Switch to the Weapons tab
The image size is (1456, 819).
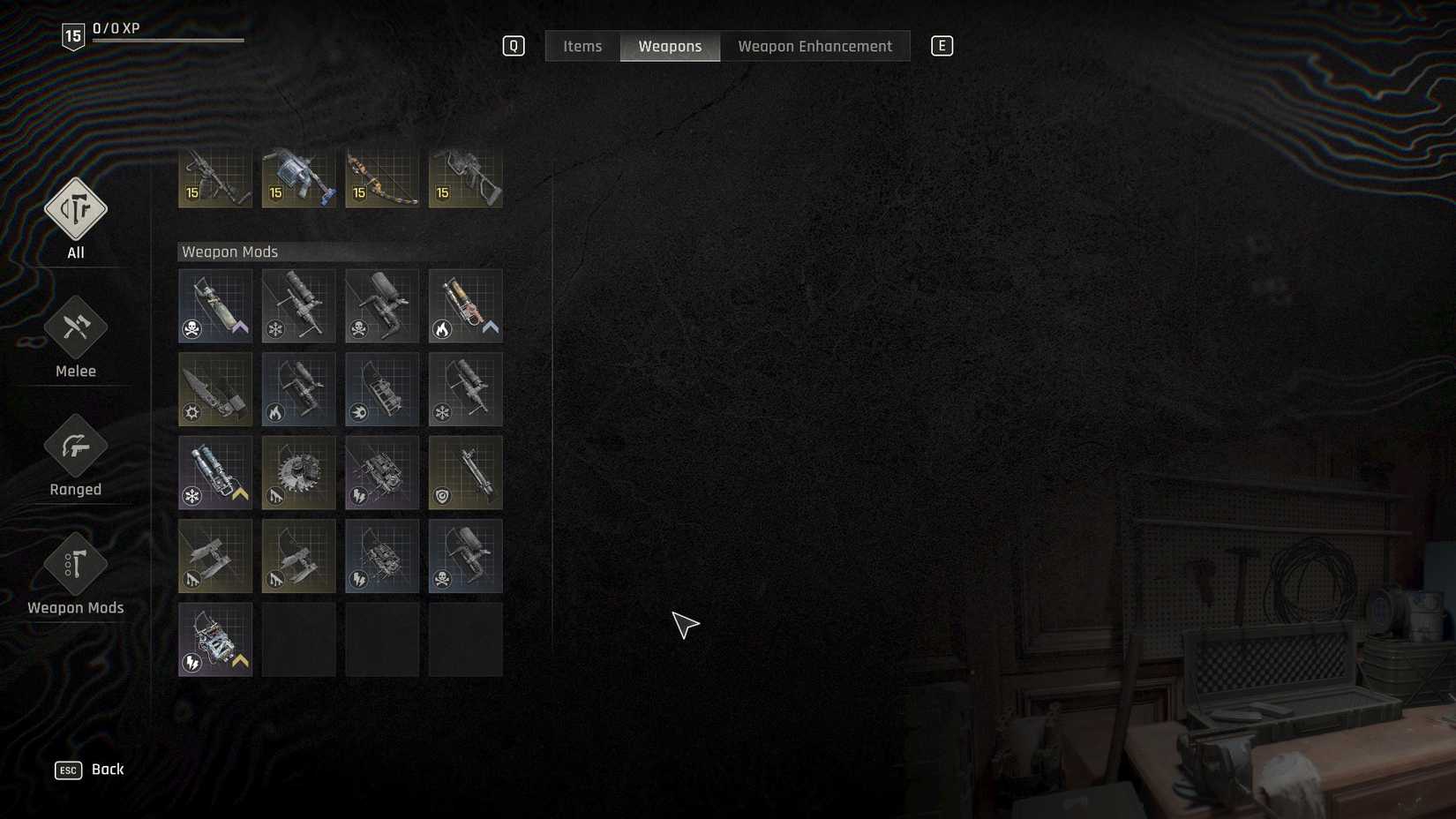[670, 46]
